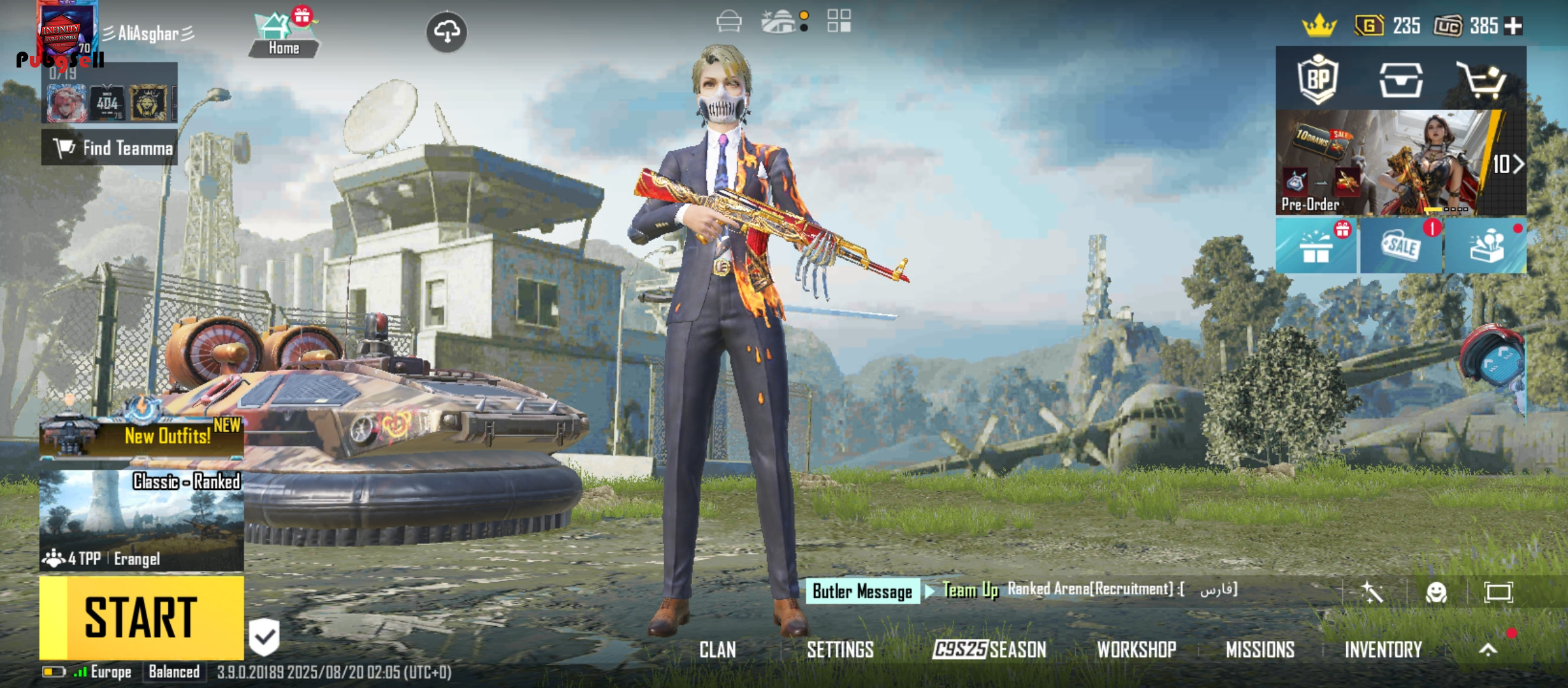Open the Classic-Ranked Erangel mode selector

pos(142,520)
